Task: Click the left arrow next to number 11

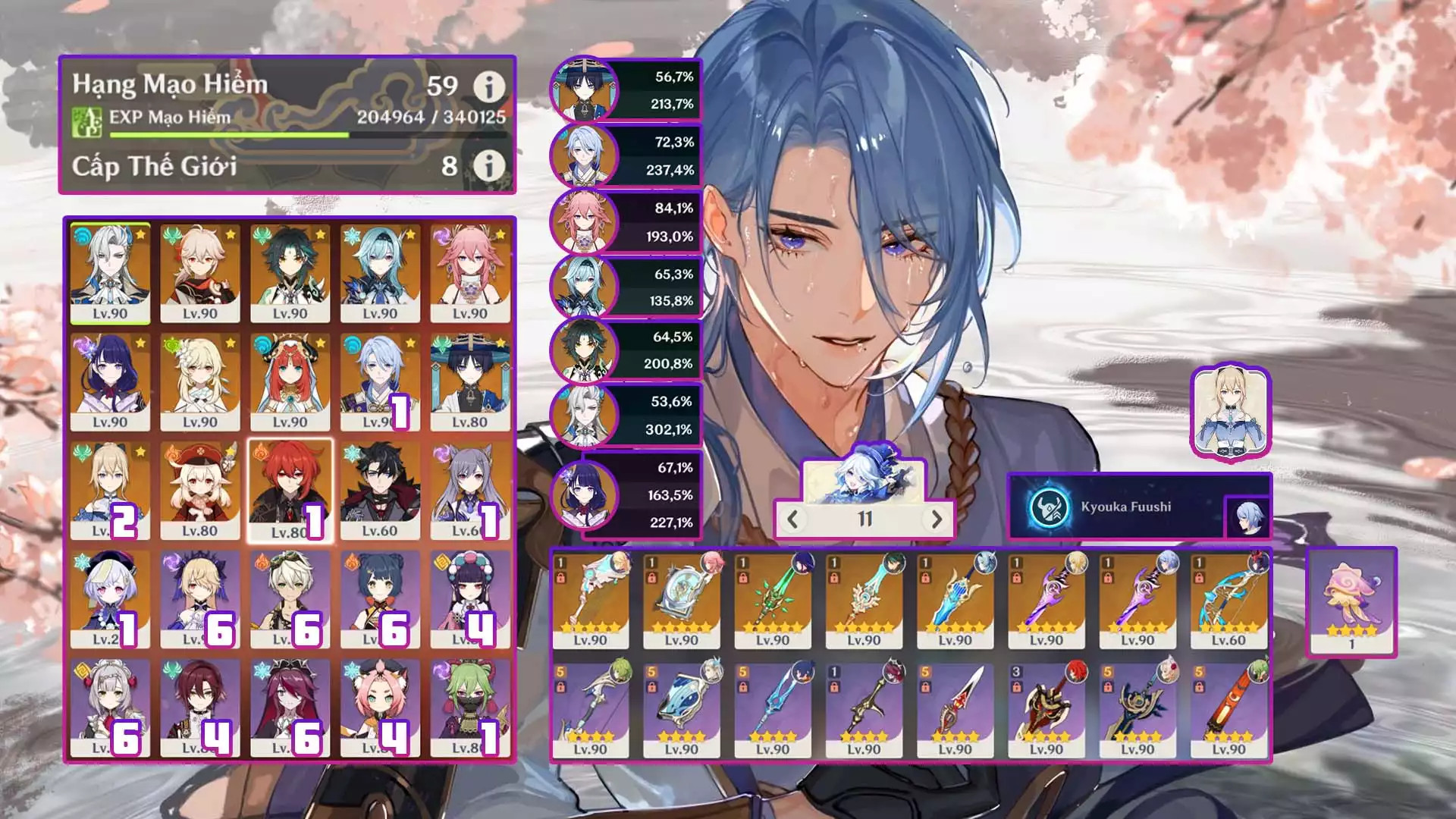Action: click(793, 519)
